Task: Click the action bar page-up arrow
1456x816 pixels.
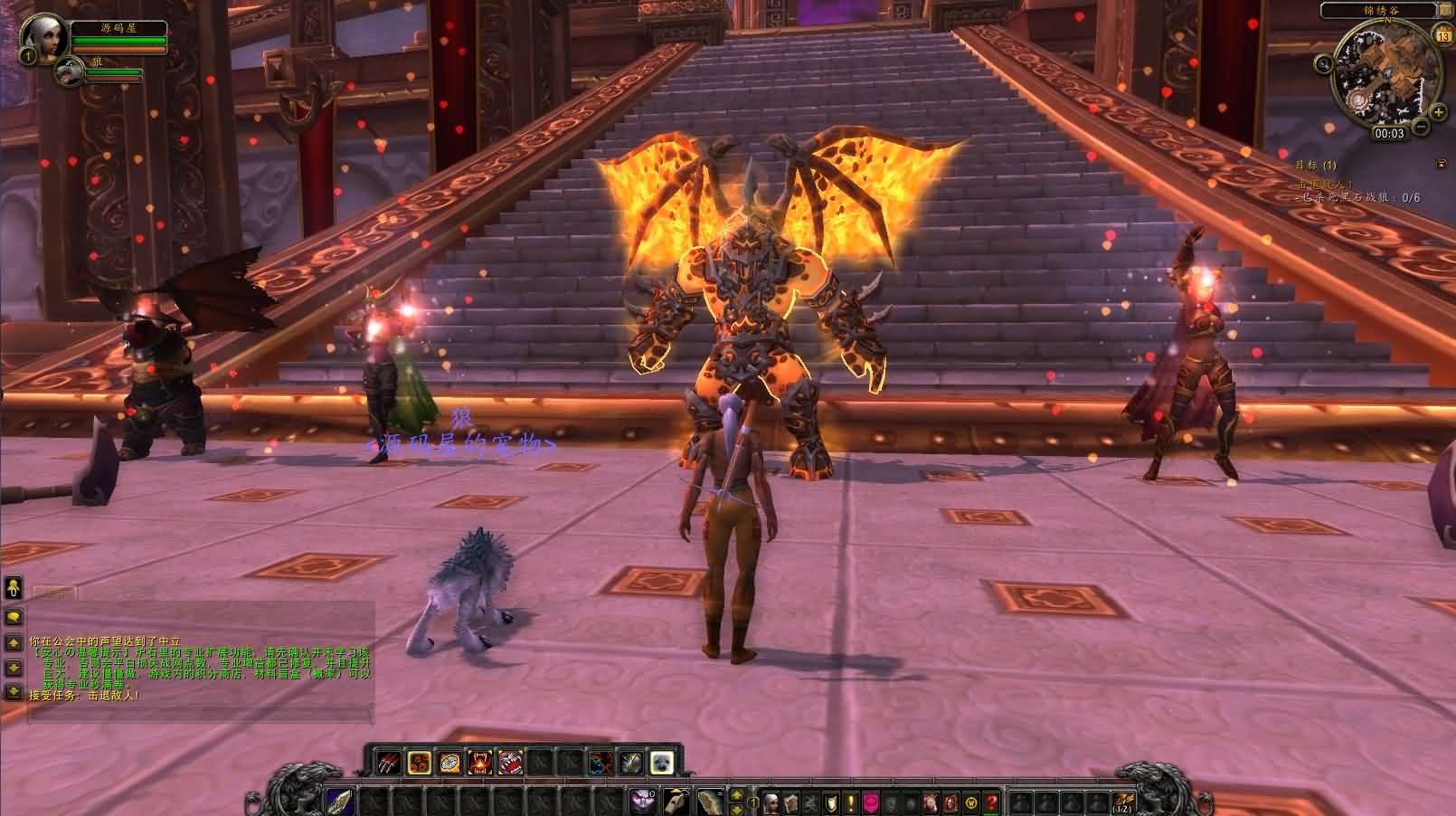Action: tap(736, 795)
